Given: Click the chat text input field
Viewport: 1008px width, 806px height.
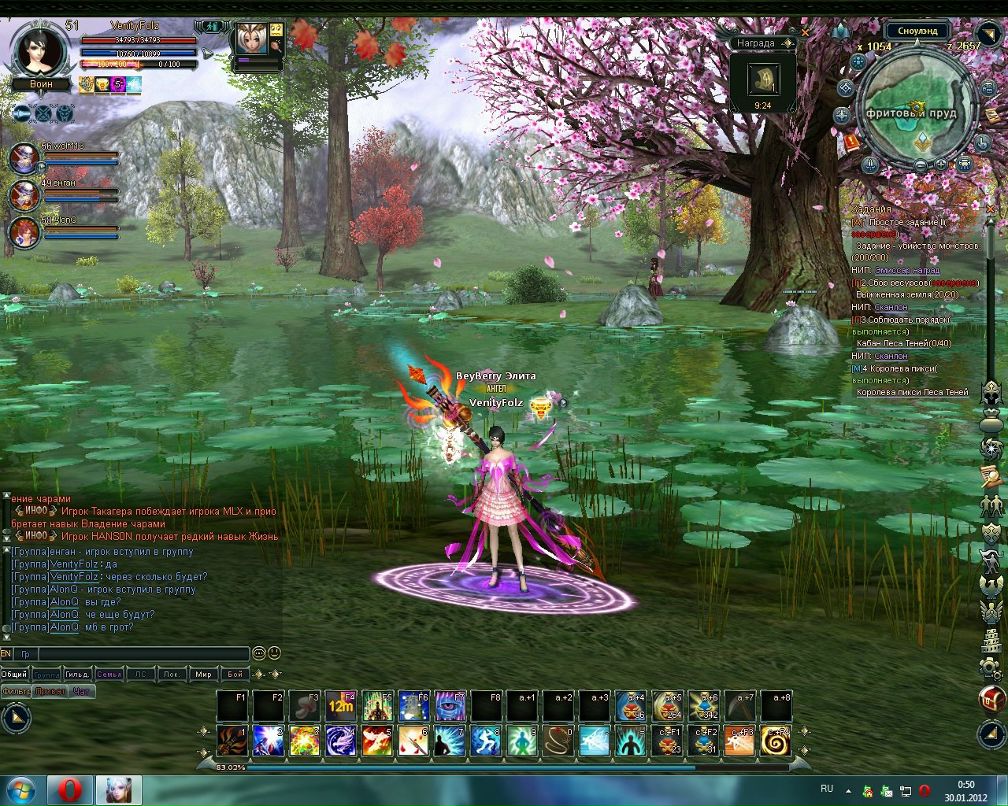Looking at the screenshot, I should [x=140, y=654].
